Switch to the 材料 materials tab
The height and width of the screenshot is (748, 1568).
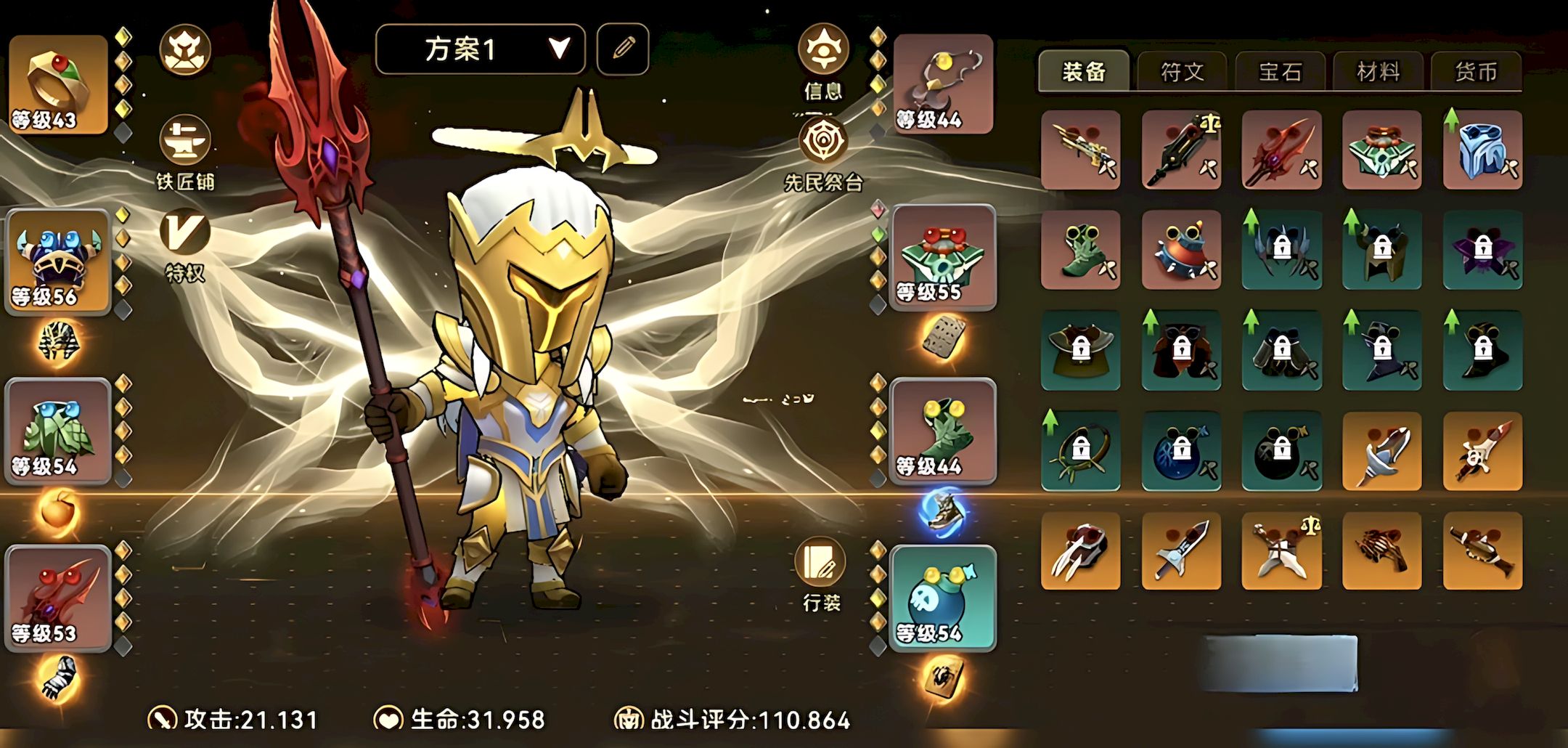1378,72
